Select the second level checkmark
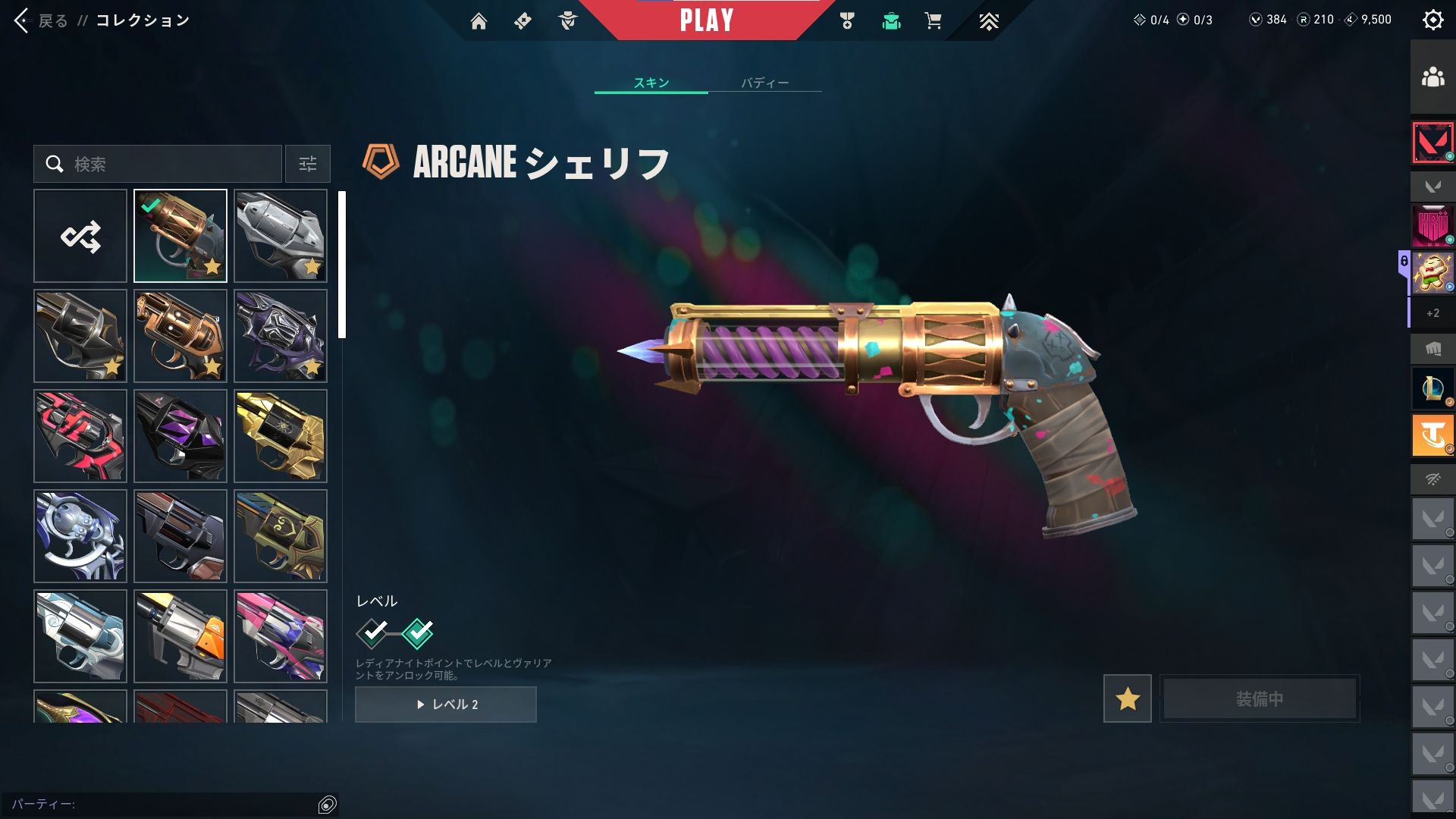This screenshot has height=819, width=1456. point(417,633)
